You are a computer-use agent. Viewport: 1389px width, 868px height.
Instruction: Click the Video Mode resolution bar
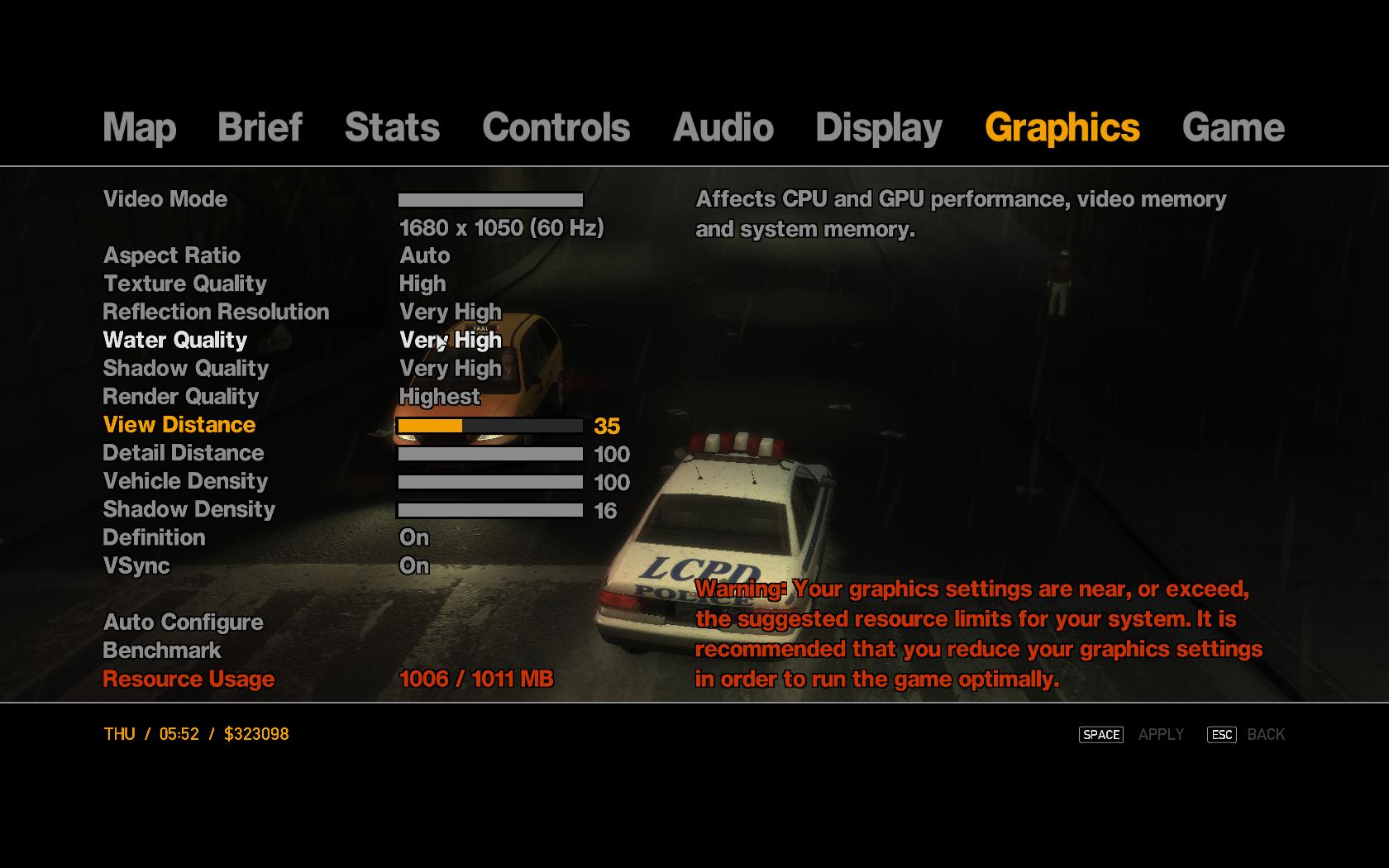(x=489, y=198)
